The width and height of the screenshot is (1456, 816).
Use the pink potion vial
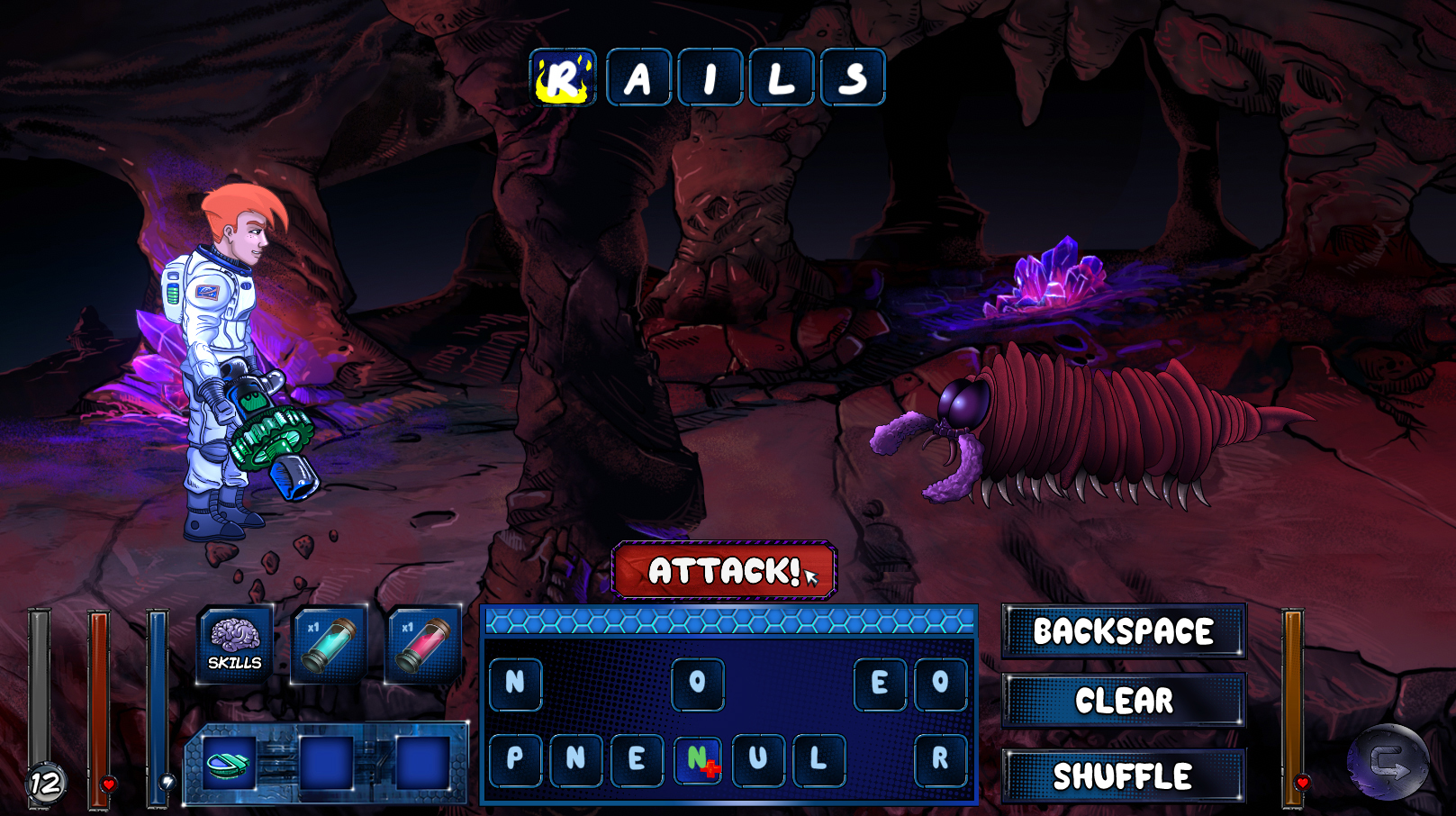pyautogui.click(x=424, y=643)
